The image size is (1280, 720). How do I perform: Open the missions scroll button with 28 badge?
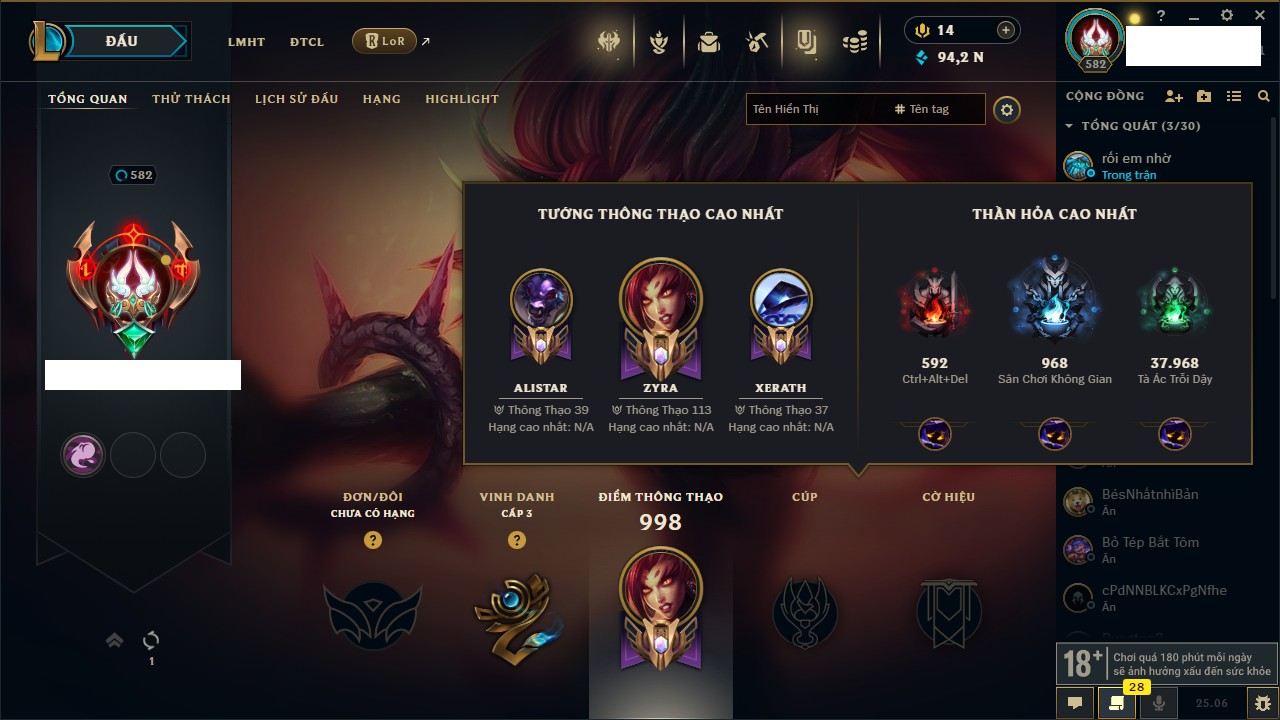pyautogui.click(x=1116, y=702)
